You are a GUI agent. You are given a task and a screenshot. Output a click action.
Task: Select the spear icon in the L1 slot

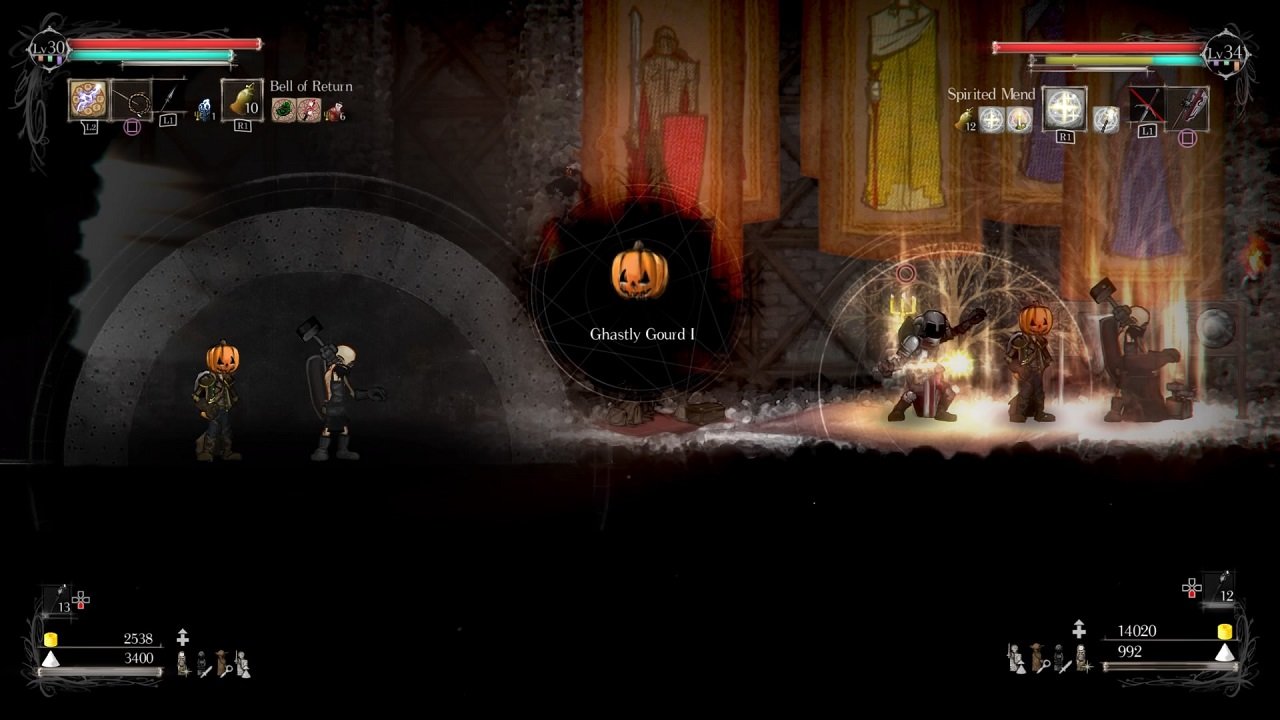168,96
